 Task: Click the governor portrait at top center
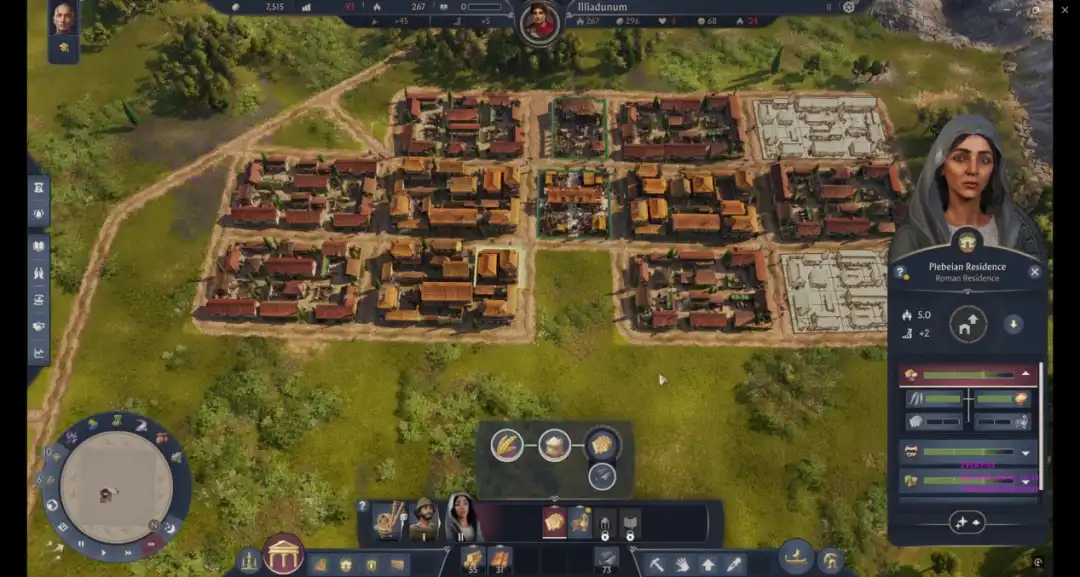click(x=540, y=22)
